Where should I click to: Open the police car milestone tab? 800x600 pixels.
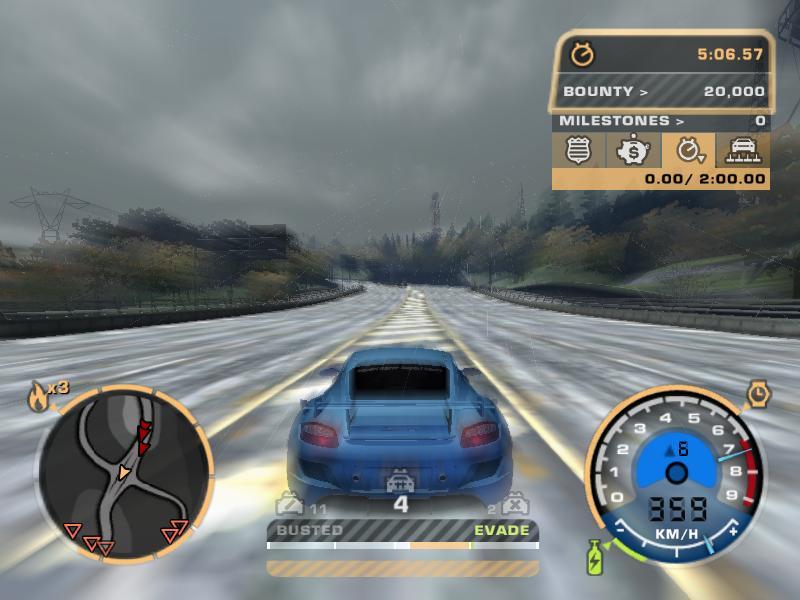point(742,151)
